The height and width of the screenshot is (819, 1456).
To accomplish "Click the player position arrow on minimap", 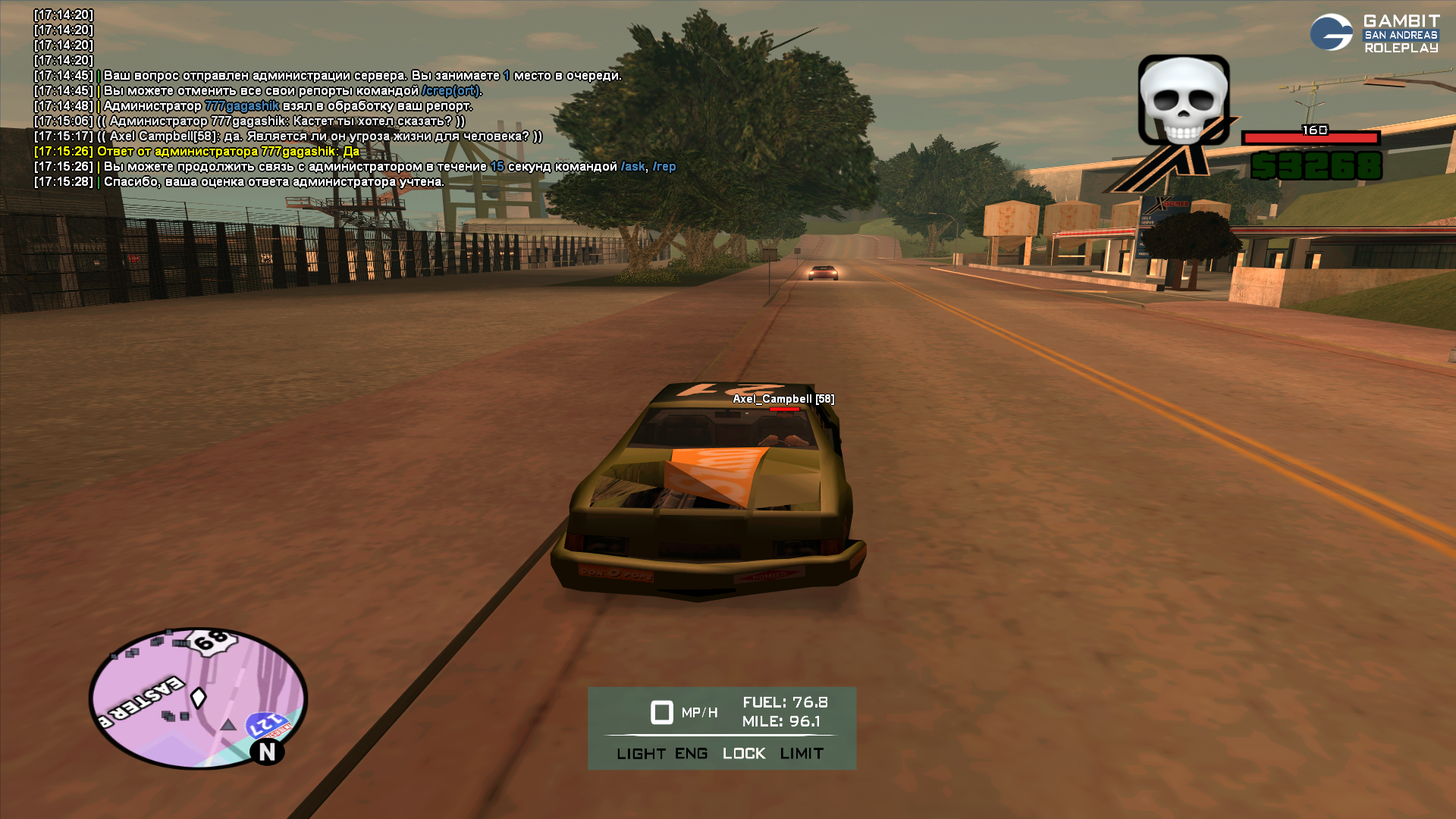I will pos(199,697).
